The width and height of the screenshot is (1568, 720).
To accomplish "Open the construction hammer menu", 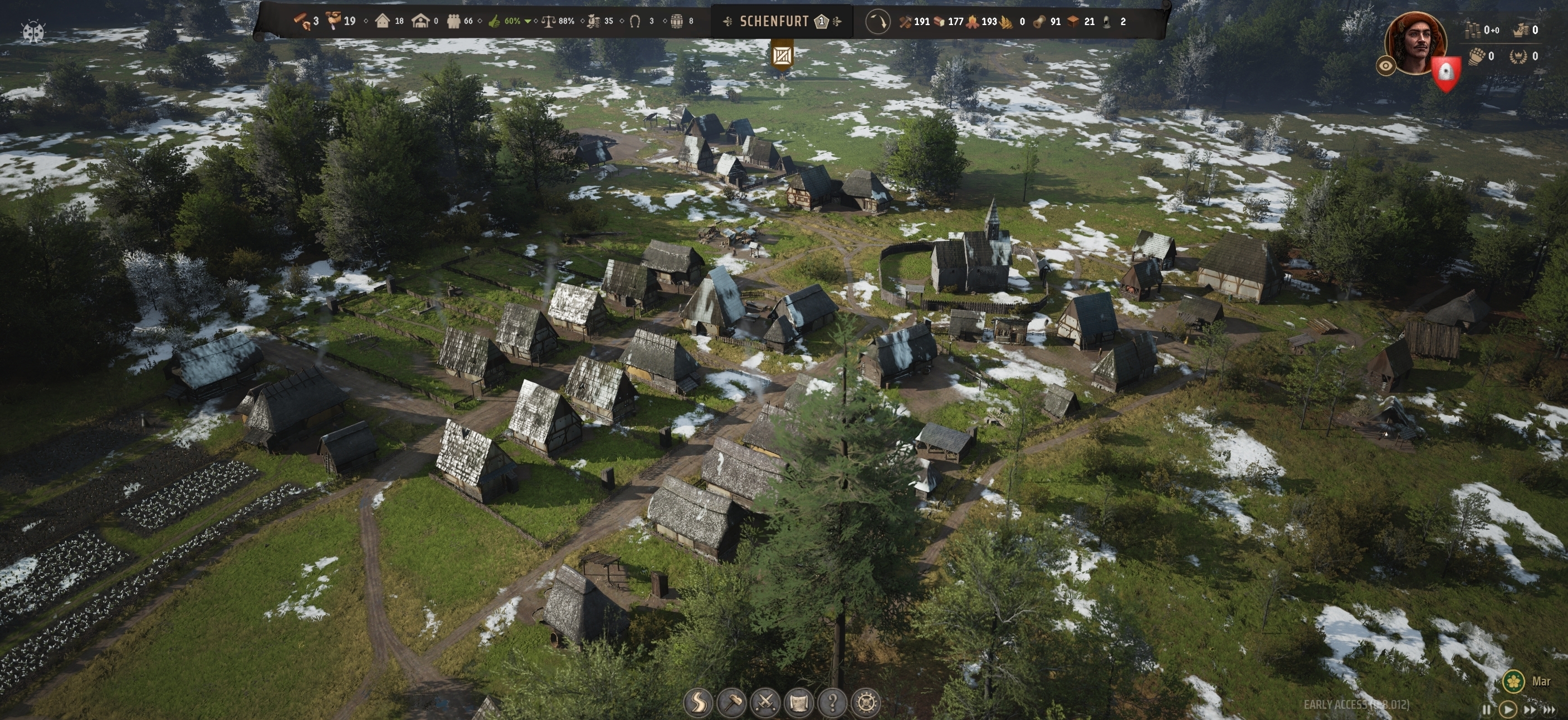I will (x=732, y=702).
